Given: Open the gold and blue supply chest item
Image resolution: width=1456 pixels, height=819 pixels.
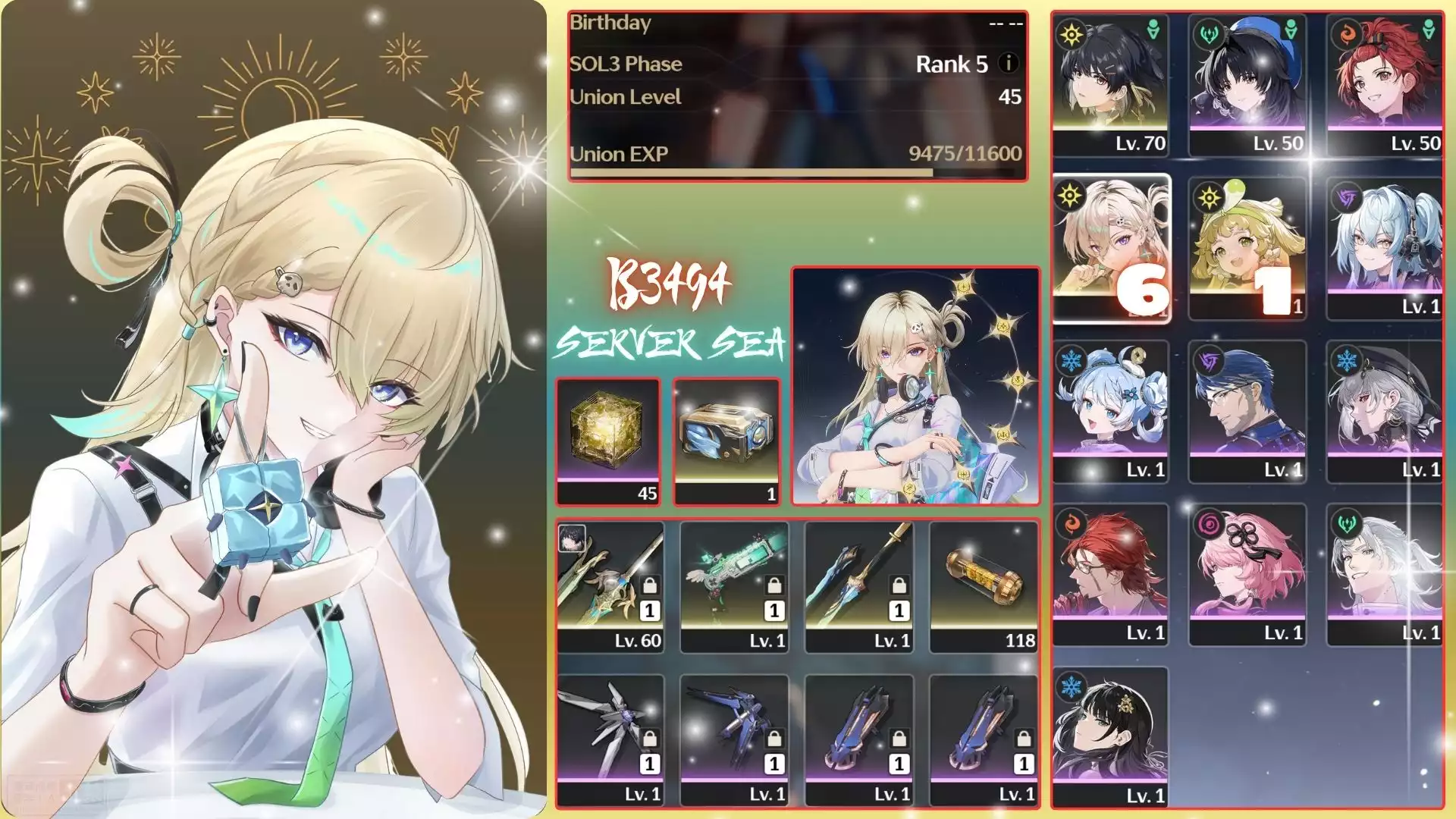Looking at the screenshot, I should point(726,441).
